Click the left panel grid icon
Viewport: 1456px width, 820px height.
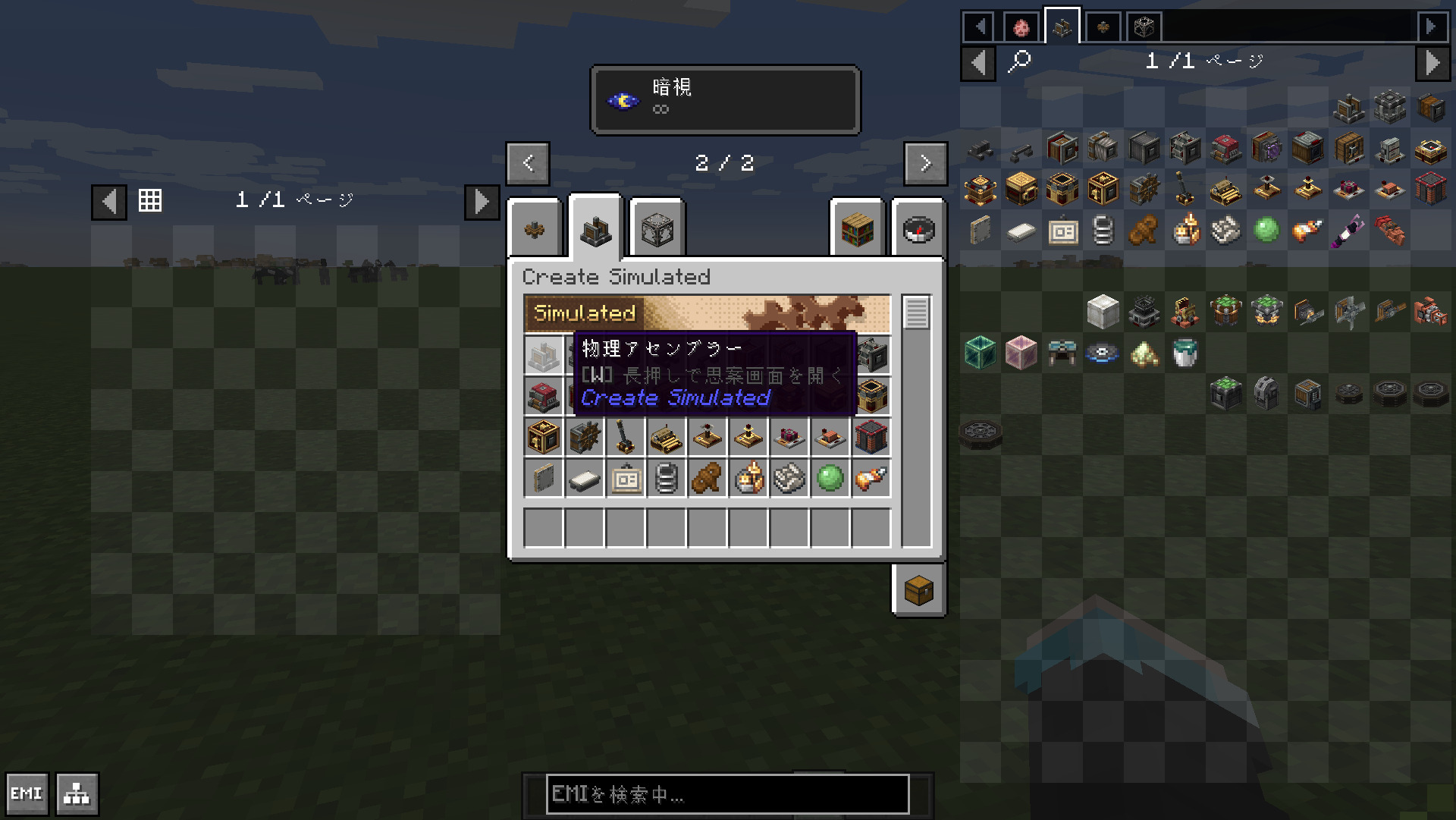click(x=150, y=200)
